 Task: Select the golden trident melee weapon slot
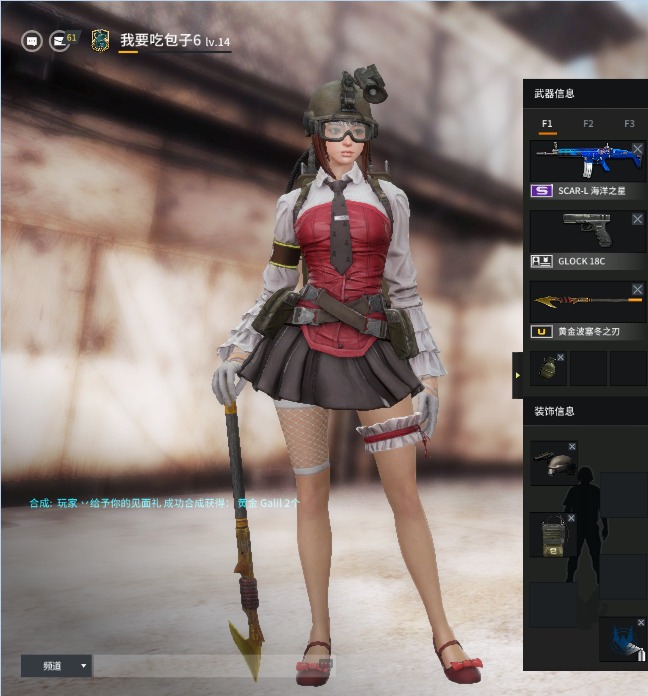580,301
